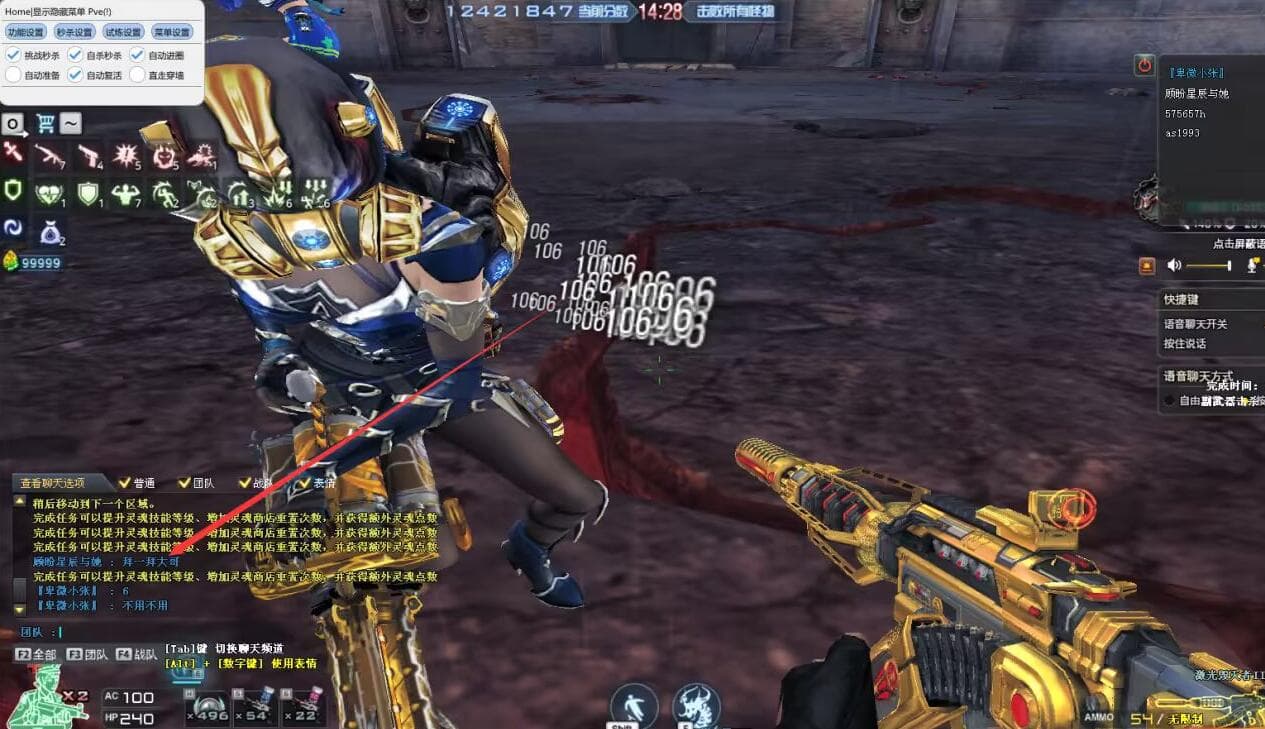Image resolution: width=1265 pixels, height=729 pixels.
Task: Open the 试炼设置 tab
Action: [123, 32]
